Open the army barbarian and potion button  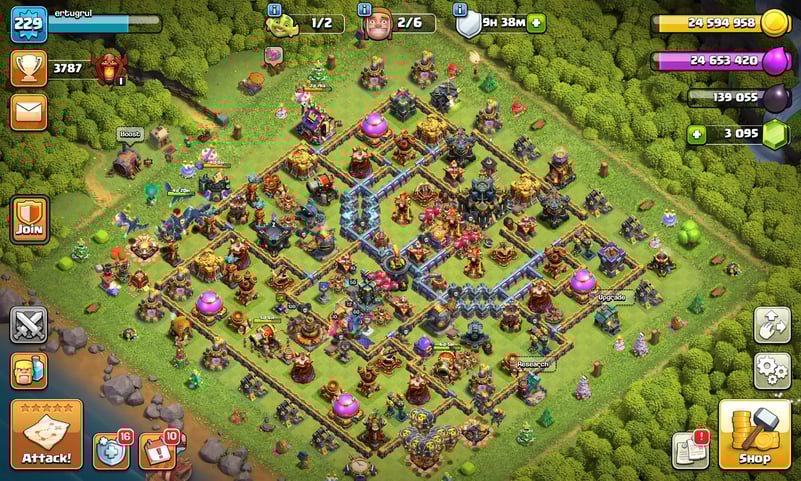click(29, 371)
